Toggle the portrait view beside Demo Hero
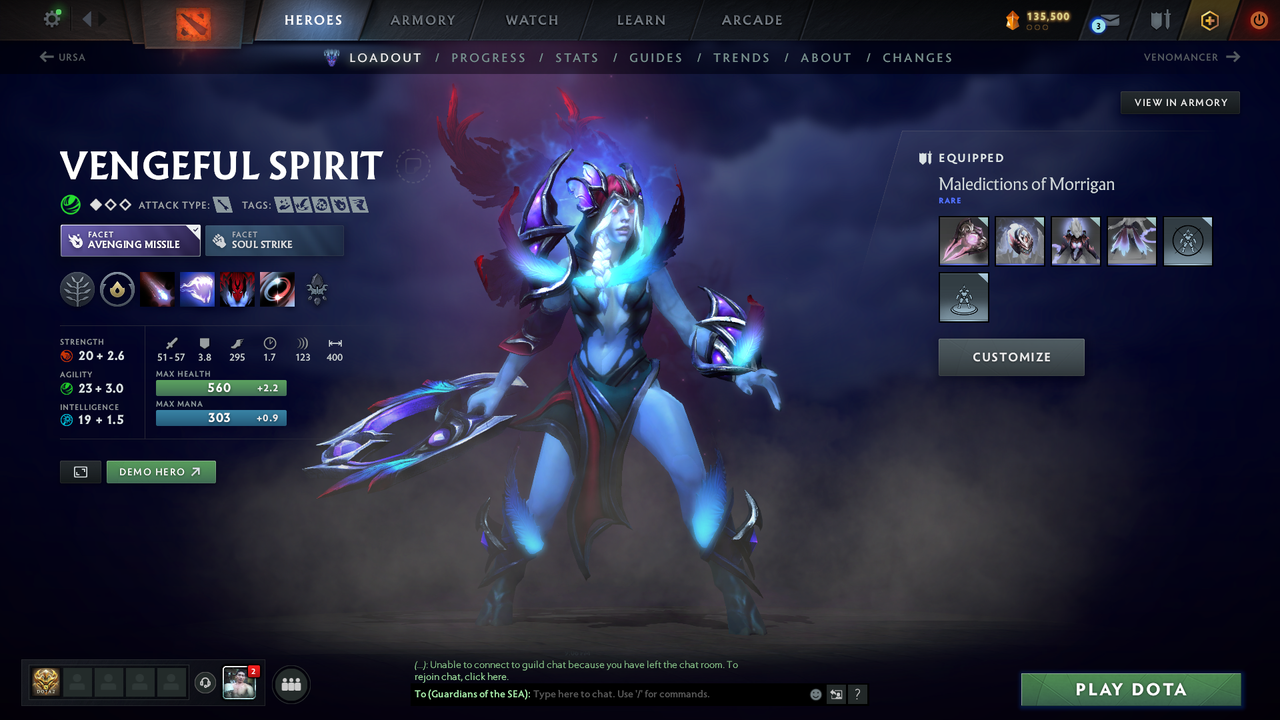Viewport: 1280px width, 720px height. tap(80, 471)
